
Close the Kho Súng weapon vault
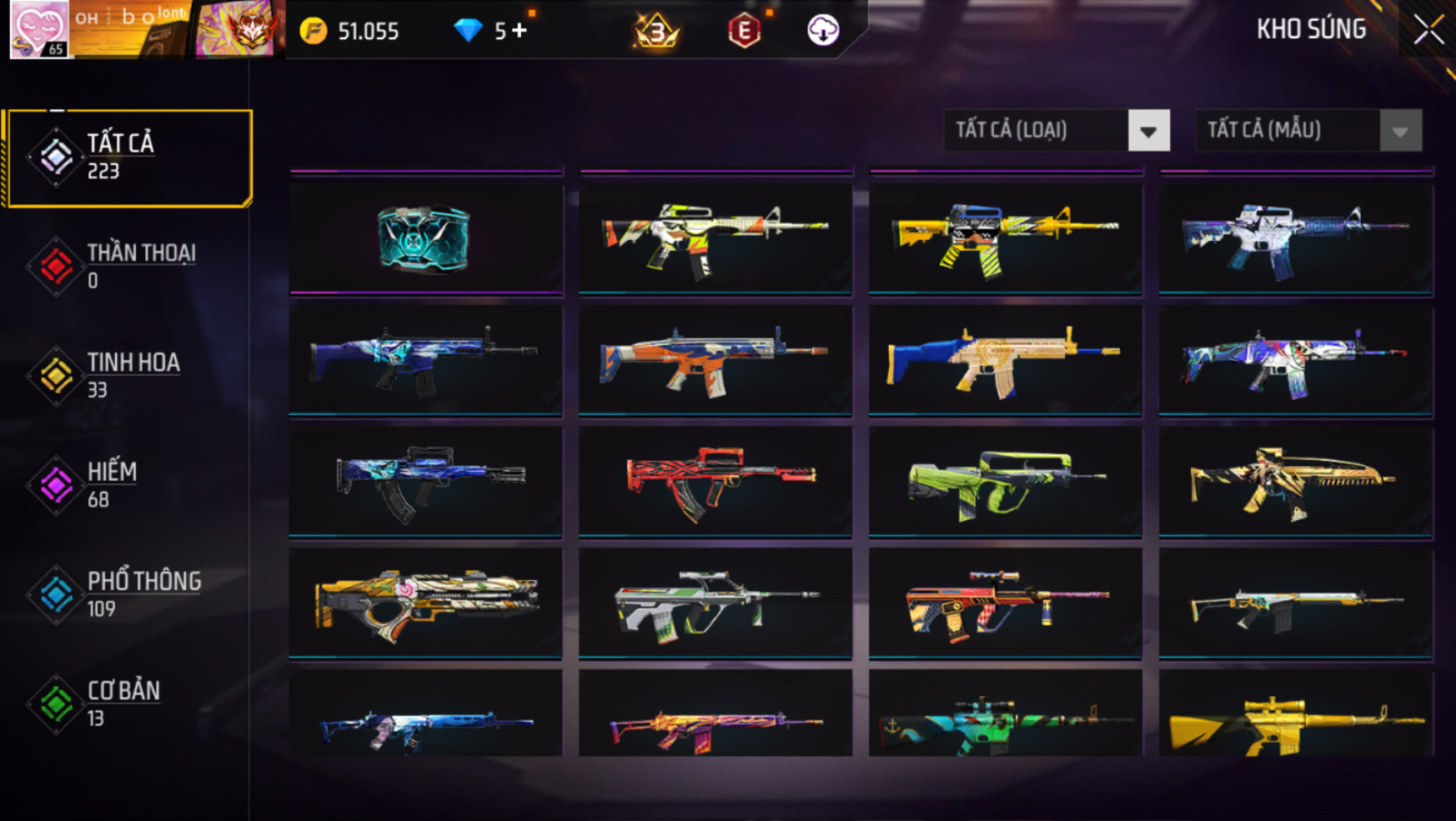click(x=1428, y=30)
